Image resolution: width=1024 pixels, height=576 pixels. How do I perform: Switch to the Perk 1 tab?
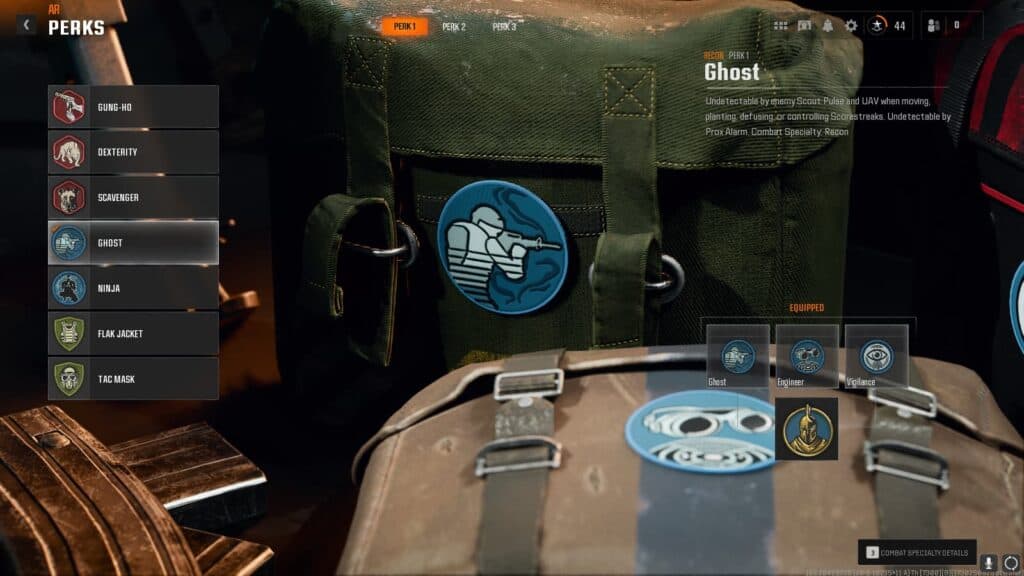[404, 27]
